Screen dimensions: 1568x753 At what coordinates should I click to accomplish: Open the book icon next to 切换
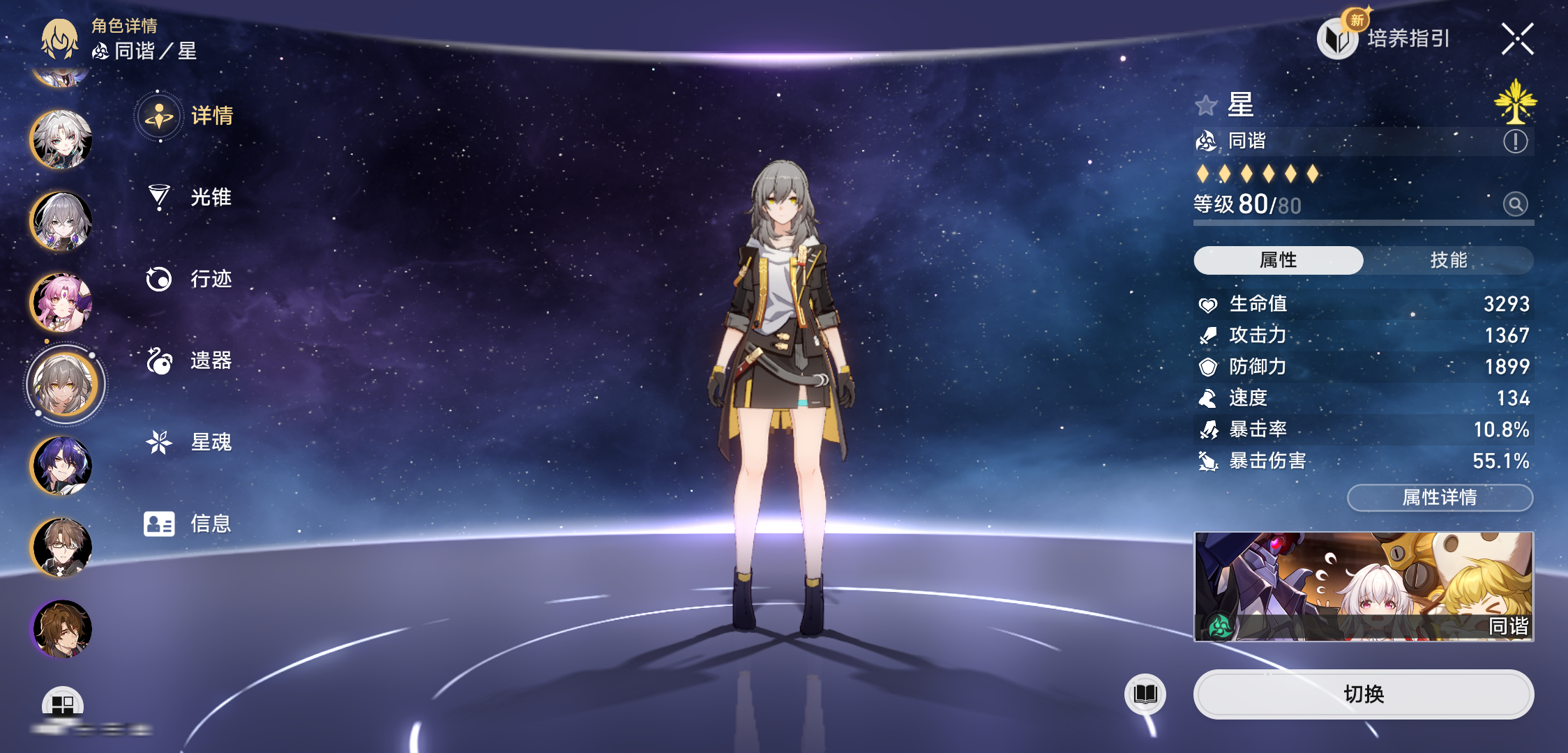[x=1145, y=694]
